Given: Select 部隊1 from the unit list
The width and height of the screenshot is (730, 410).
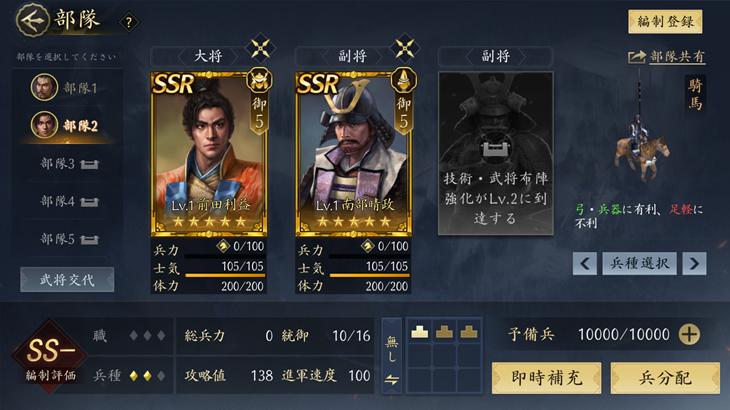Looking at the screenshot, I should click(x=68, y=88).
